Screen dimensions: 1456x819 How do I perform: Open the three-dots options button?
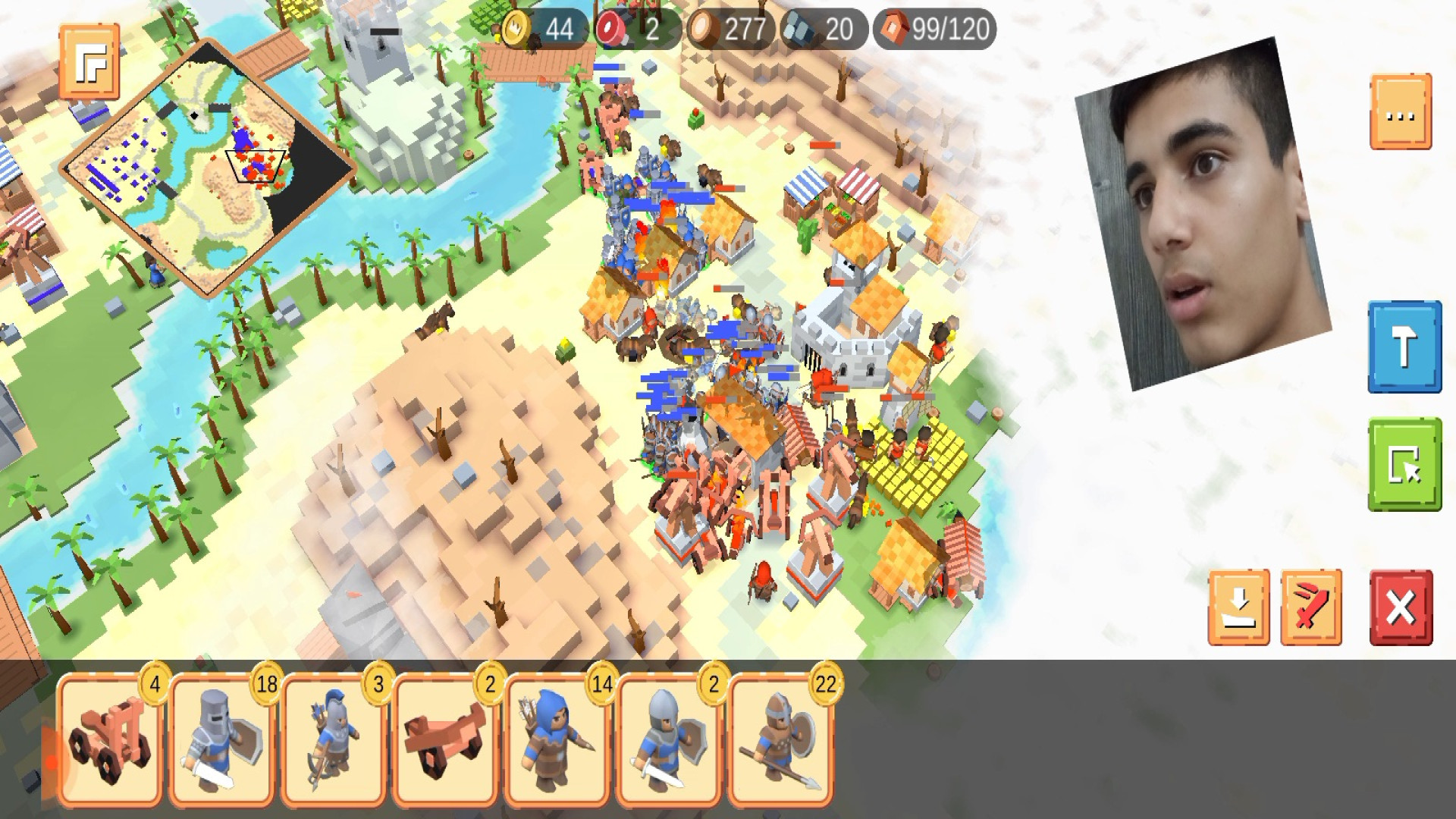click(x=1401, y=112)
